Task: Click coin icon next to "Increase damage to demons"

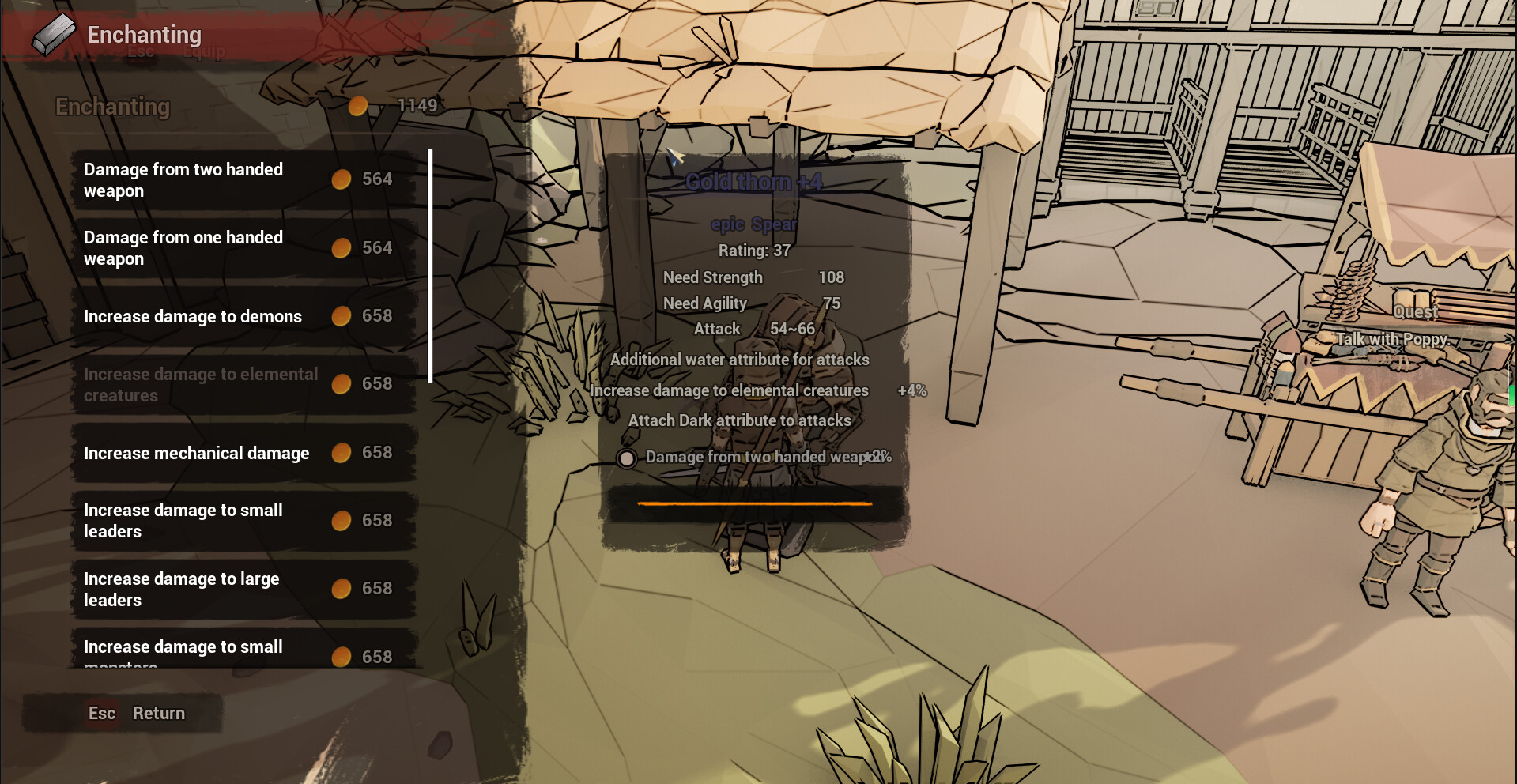Action: click(342, 316)
